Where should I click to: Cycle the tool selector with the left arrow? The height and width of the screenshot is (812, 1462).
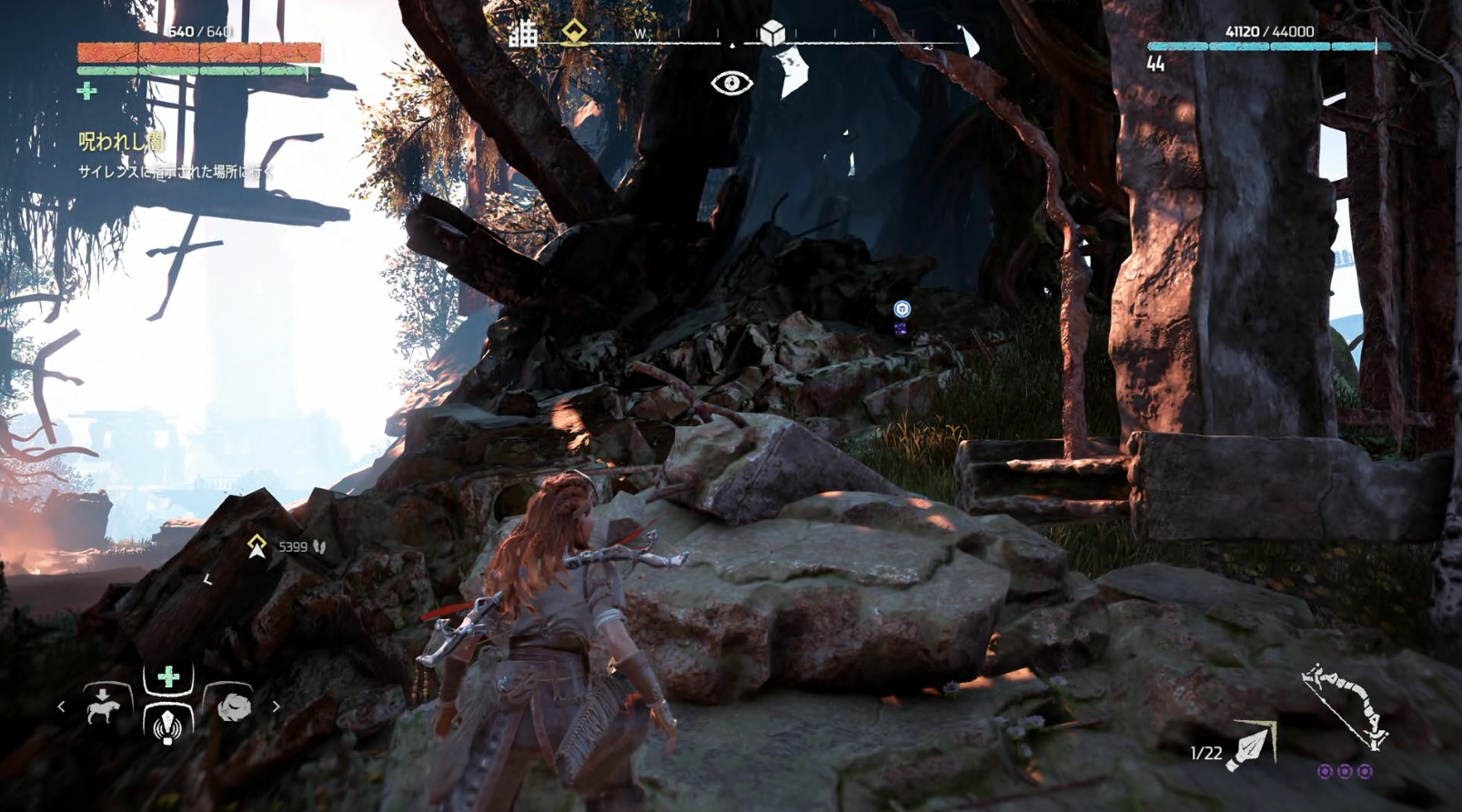pyautogui.click(x=61, y=707)
